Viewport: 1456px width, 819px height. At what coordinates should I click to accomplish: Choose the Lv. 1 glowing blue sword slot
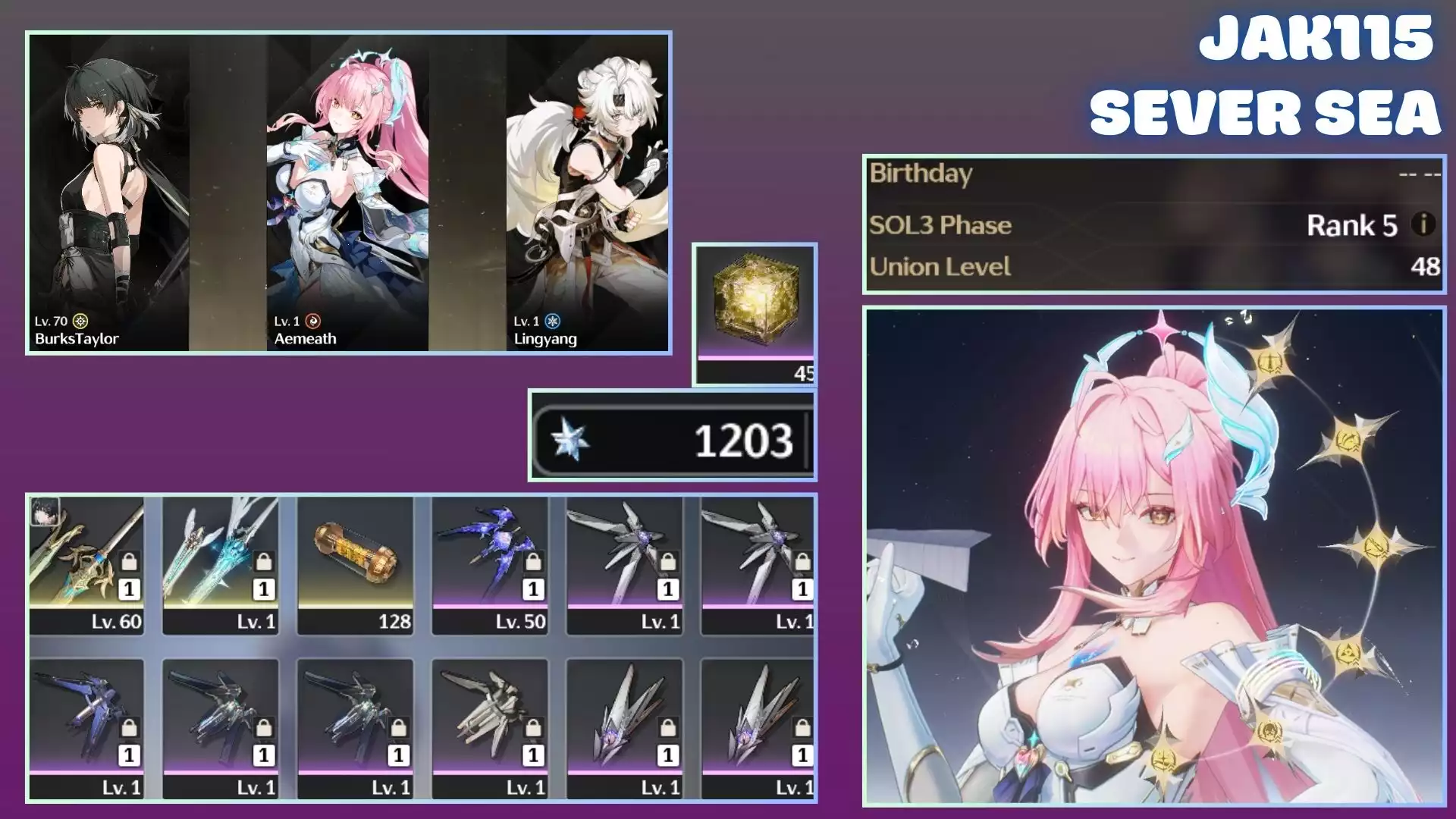tap(221, 565)
